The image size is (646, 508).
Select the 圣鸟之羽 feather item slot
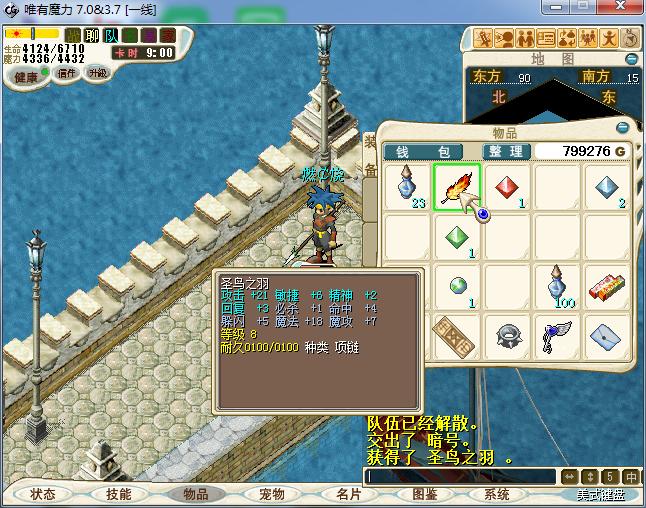[457, 187]
